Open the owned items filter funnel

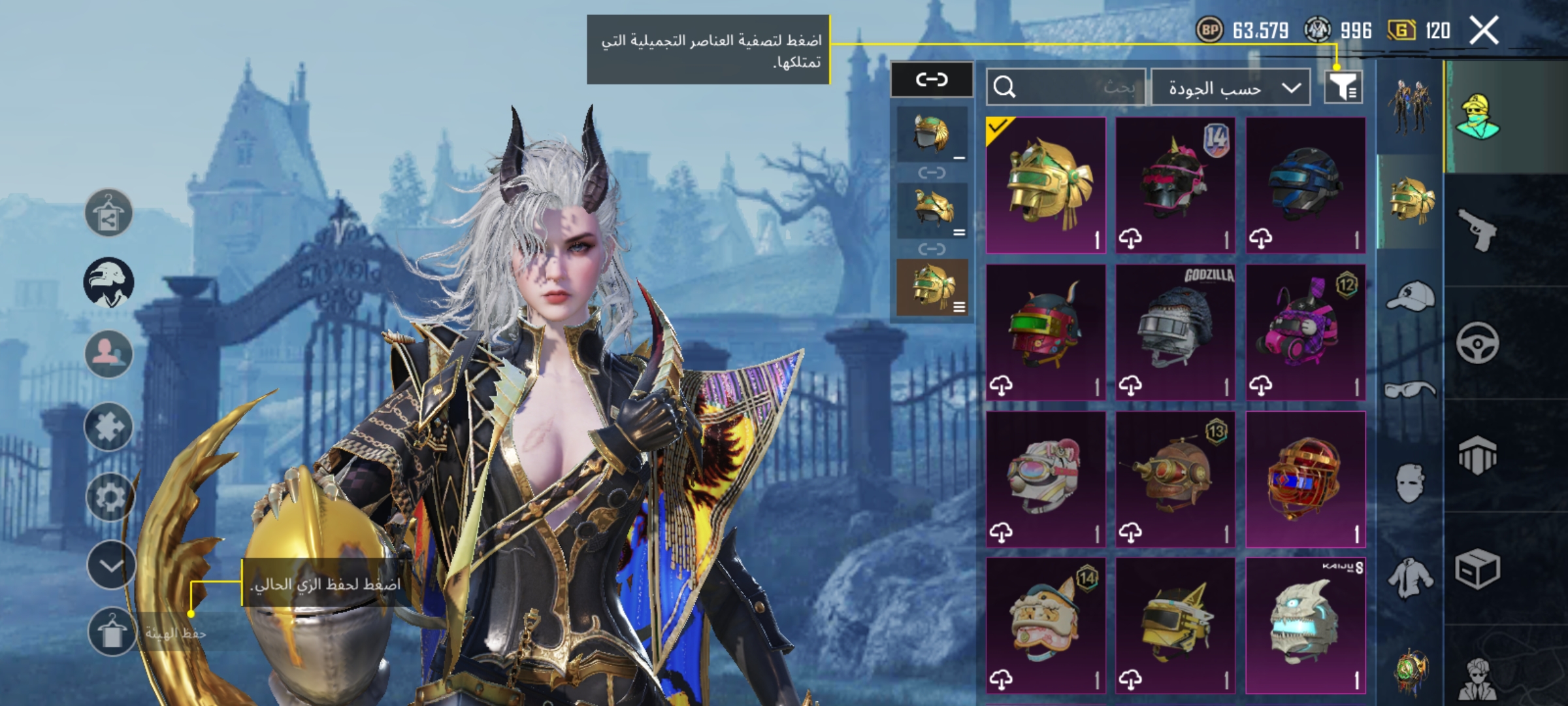pyautogui.click(x=1343, y=86)
